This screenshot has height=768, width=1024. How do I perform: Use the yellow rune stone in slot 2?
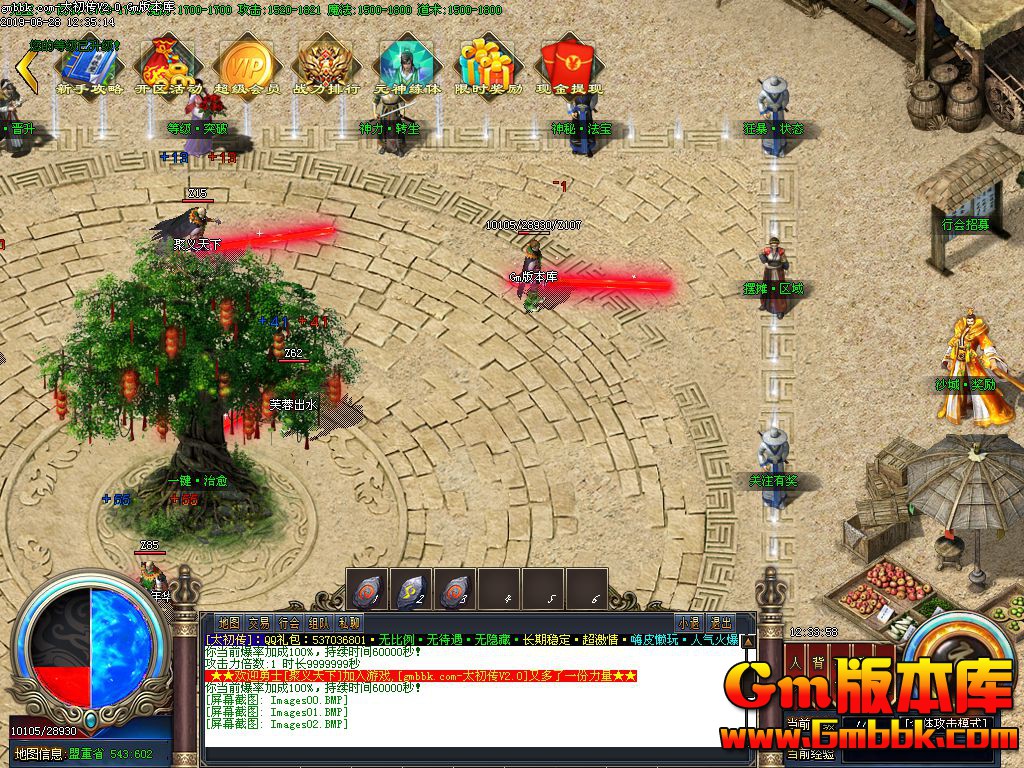pyautogui.click(x=411, y=589)
